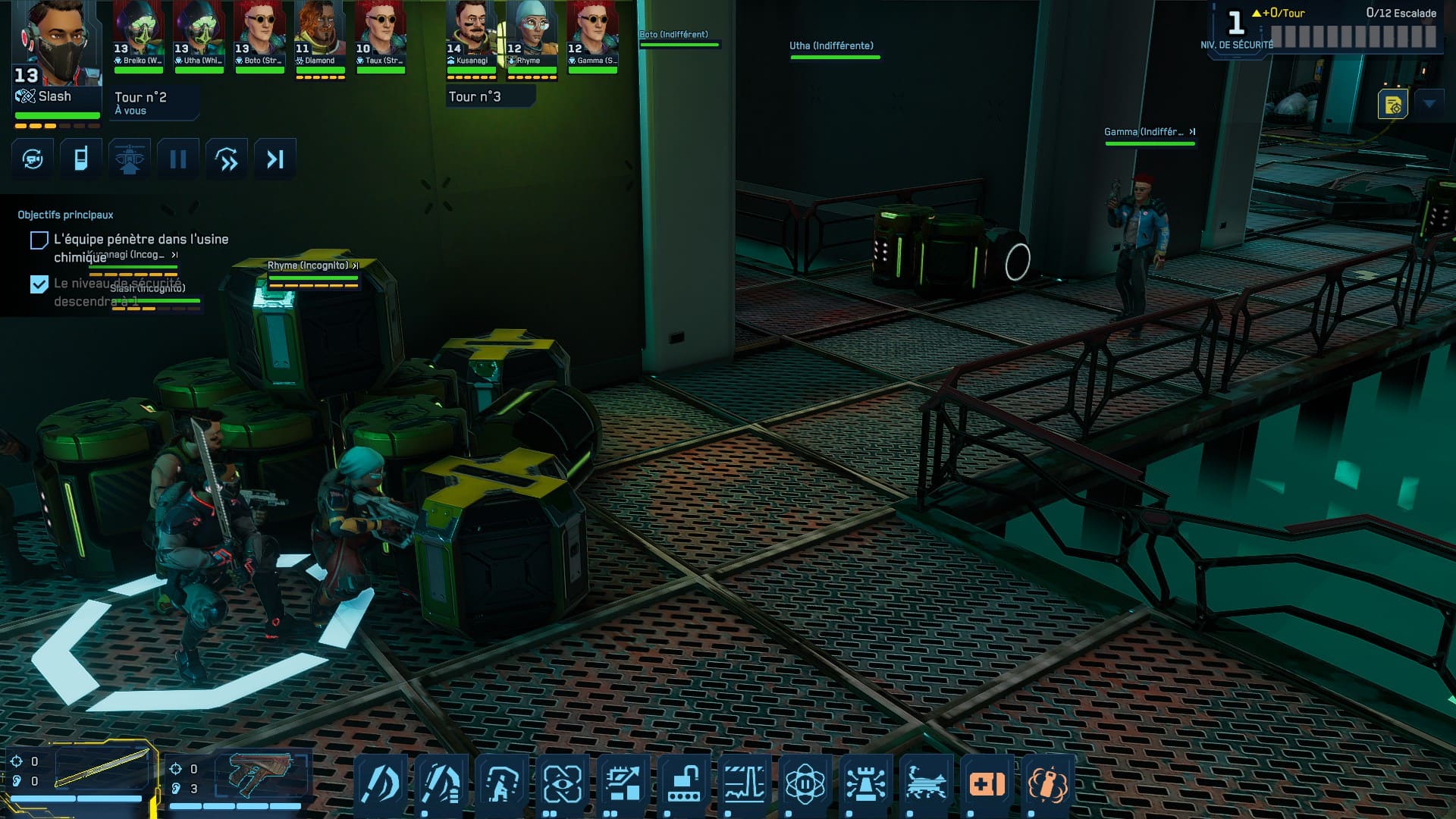Open the yellow mission objectives document icon
1456x819 pixels.
1392,105
